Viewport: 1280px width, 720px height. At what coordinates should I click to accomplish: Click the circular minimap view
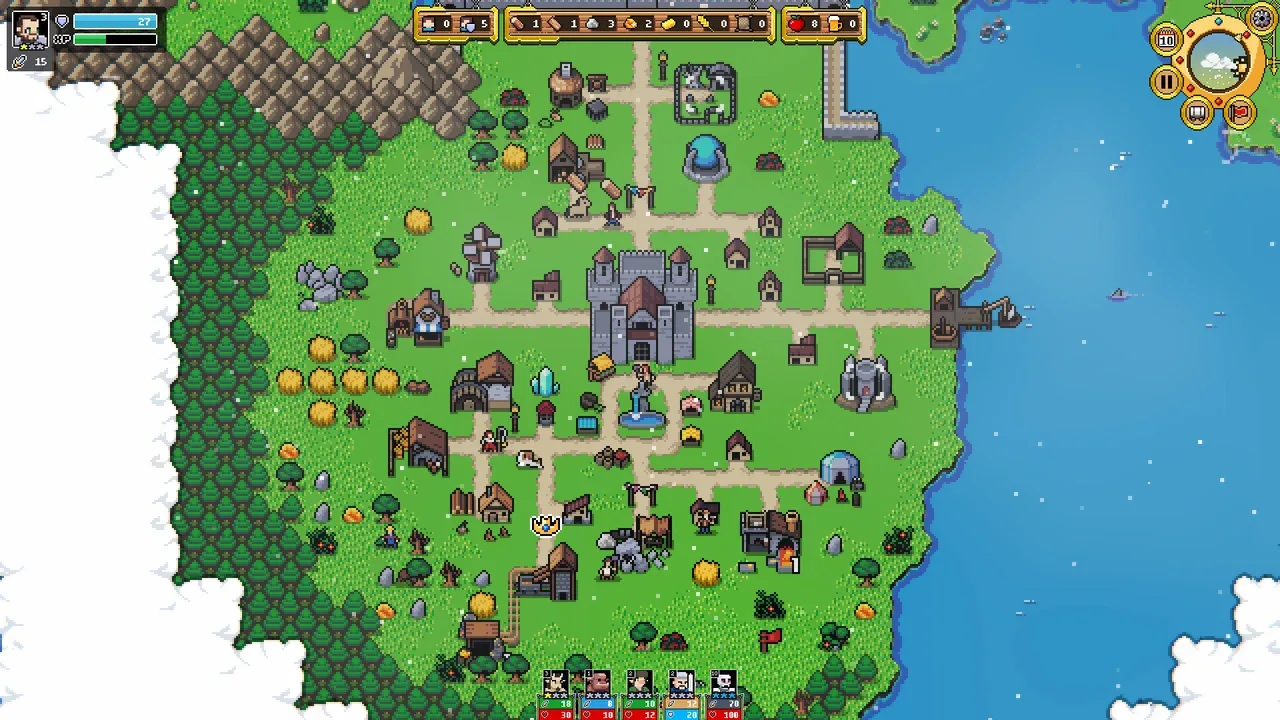click(x=1217, y=60)
